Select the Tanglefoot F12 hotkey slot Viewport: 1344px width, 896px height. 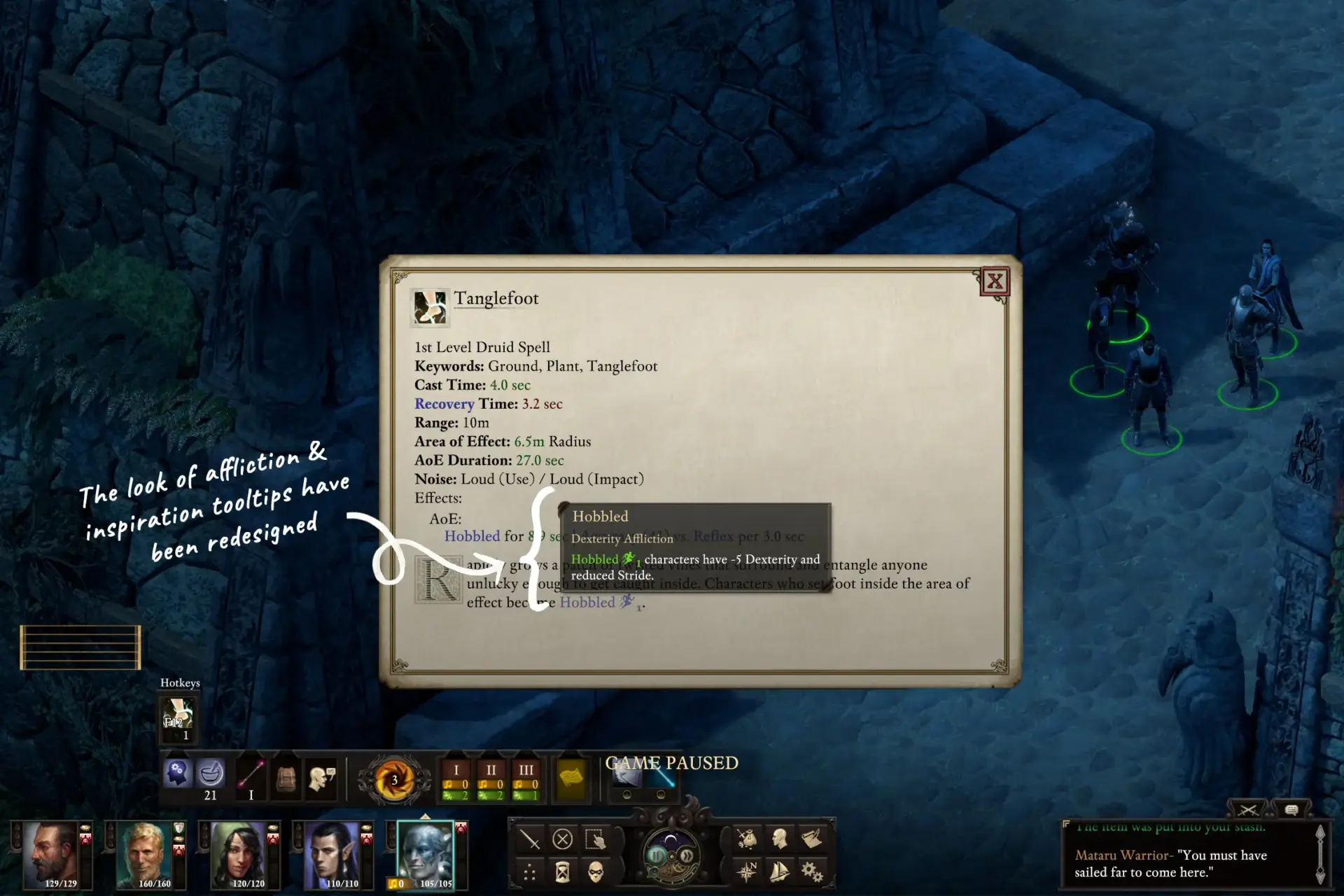click(178, 718)
